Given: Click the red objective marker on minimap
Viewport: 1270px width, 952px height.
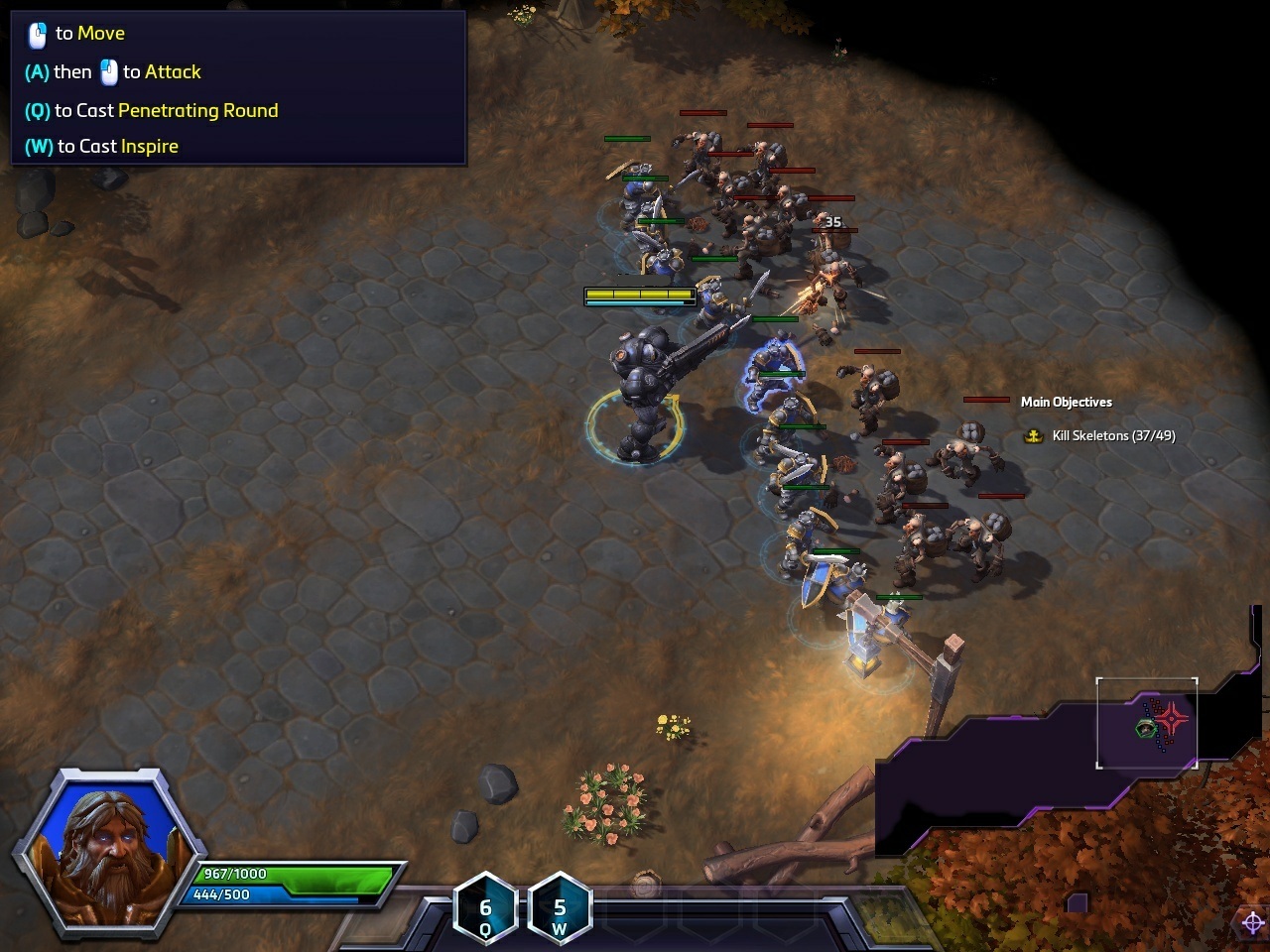Looking at the screenshot, I should click(1173, 718).
